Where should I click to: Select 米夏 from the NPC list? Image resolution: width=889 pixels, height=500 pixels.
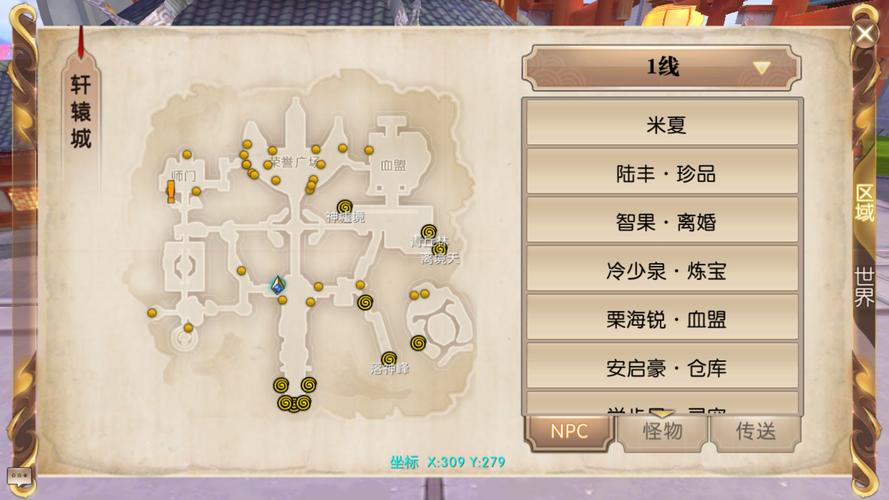tap(661, 126)
